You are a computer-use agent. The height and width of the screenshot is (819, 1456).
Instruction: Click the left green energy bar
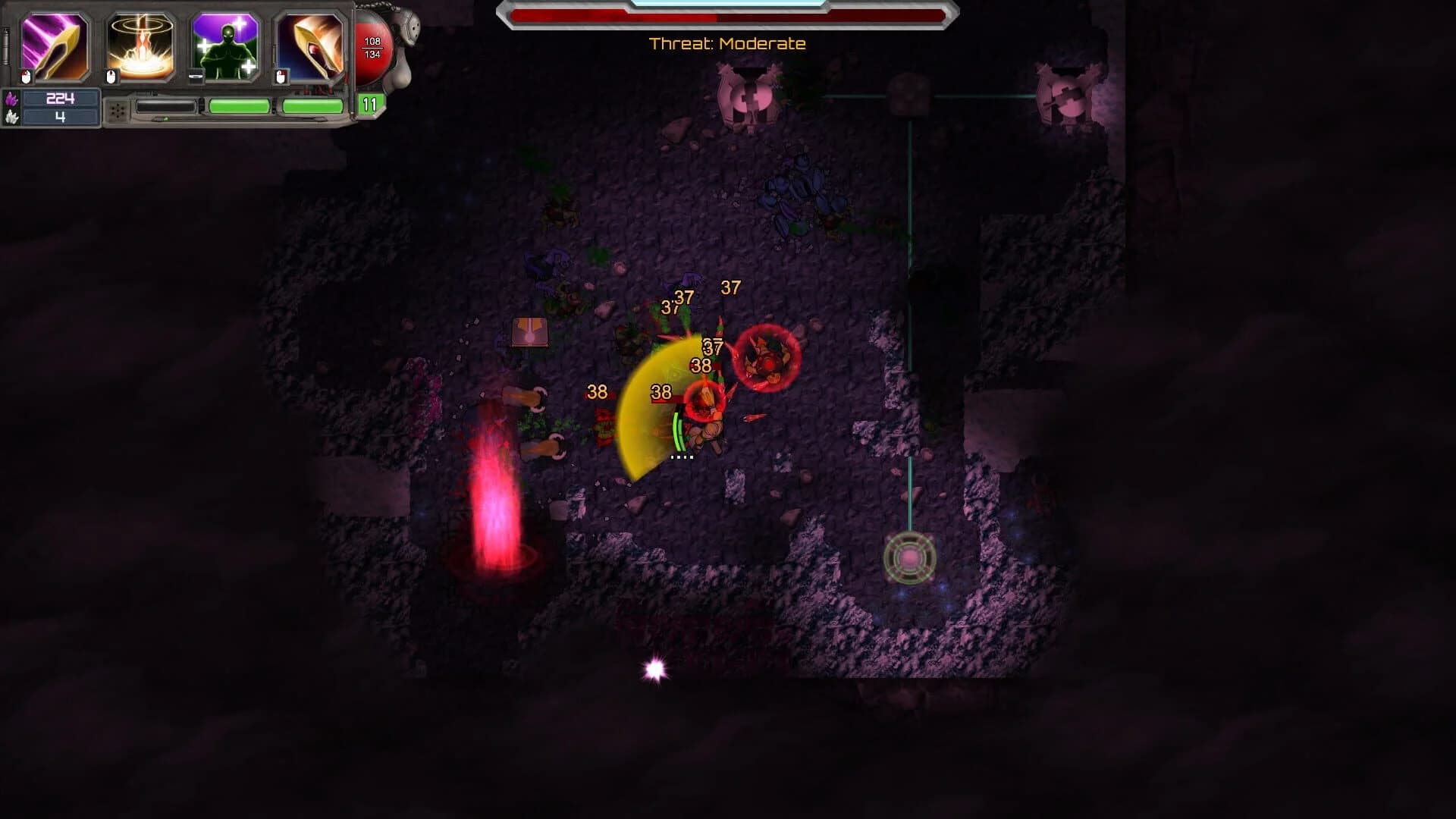(238, 107)
